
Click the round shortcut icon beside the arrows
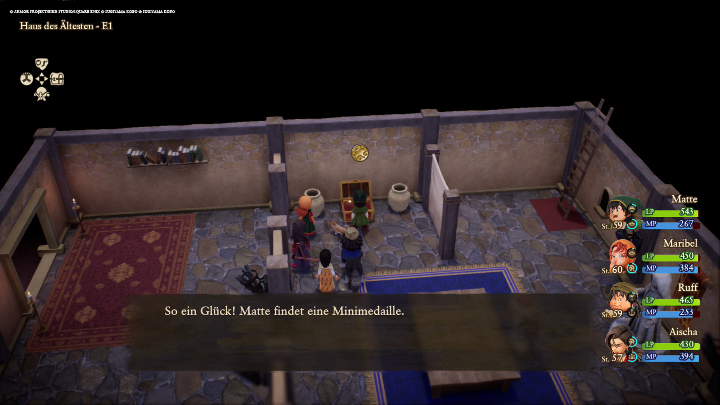pos(26,79)
